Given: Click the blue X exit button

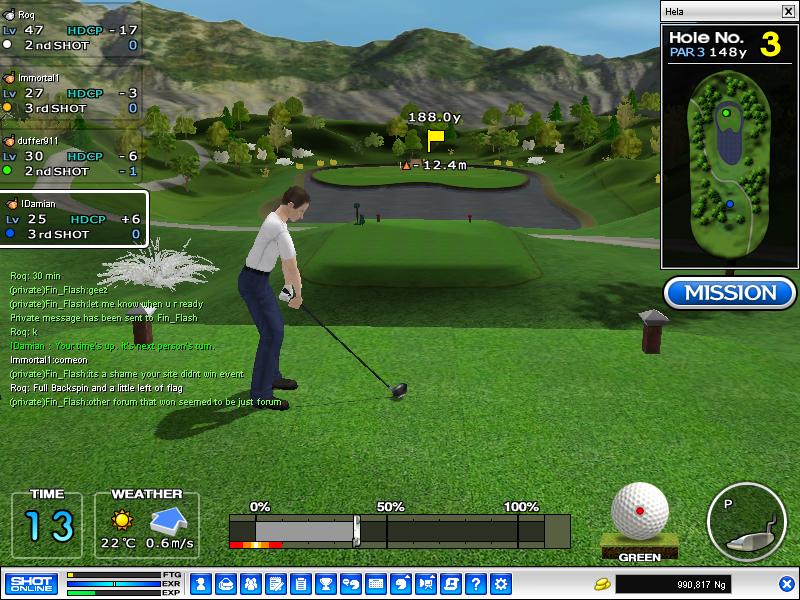Looking at the screenshot, I should (x=786, y=583).
